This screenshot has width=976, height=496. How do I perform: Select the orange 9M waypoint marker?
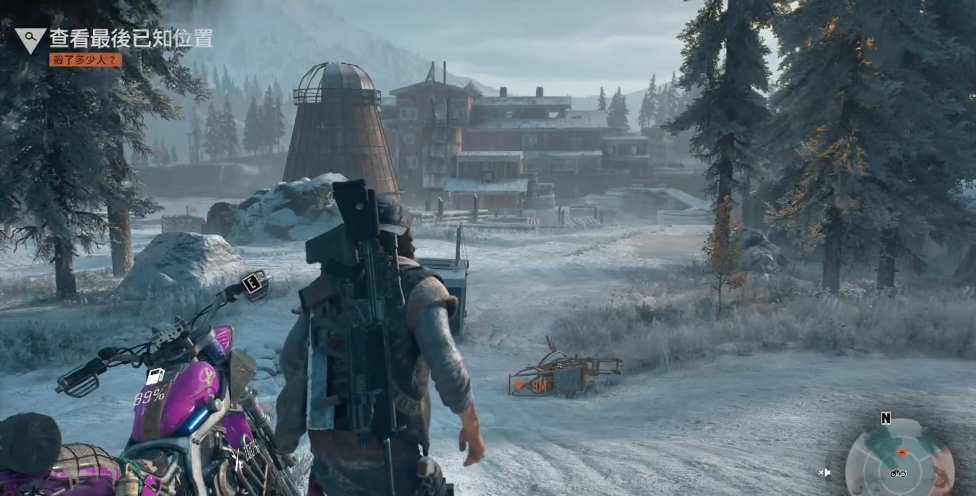coord(531,382)
